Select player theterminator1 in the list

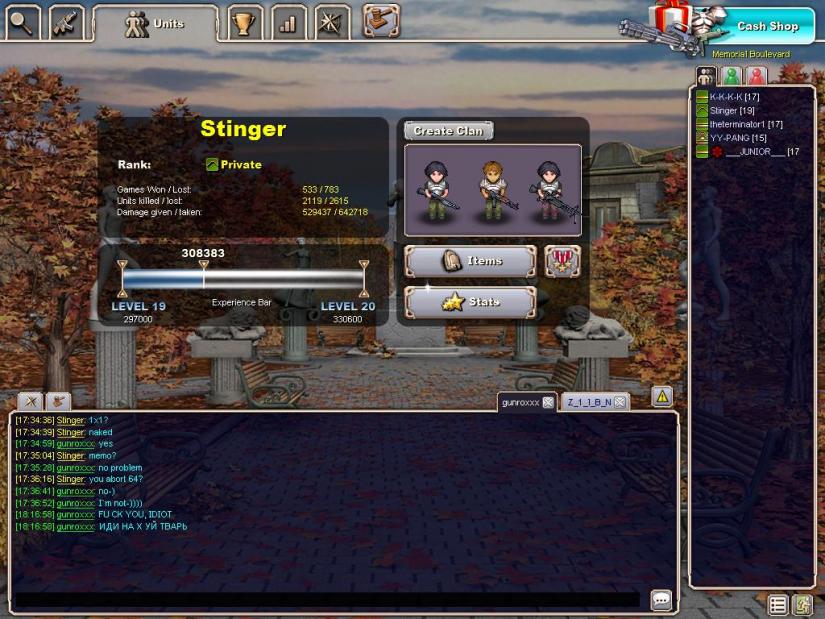[746, 124]
